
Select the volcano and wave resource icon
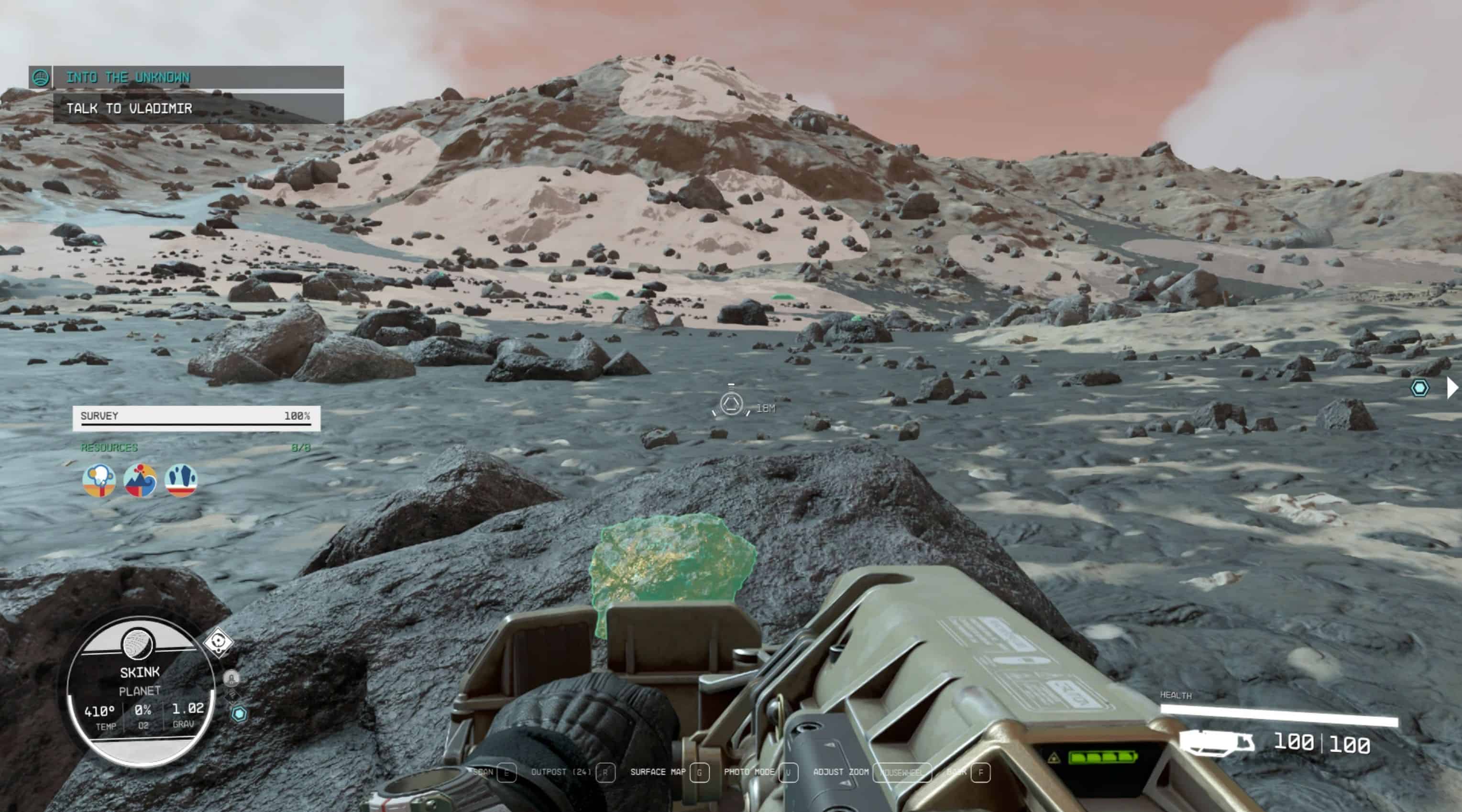tap(140, 480)
